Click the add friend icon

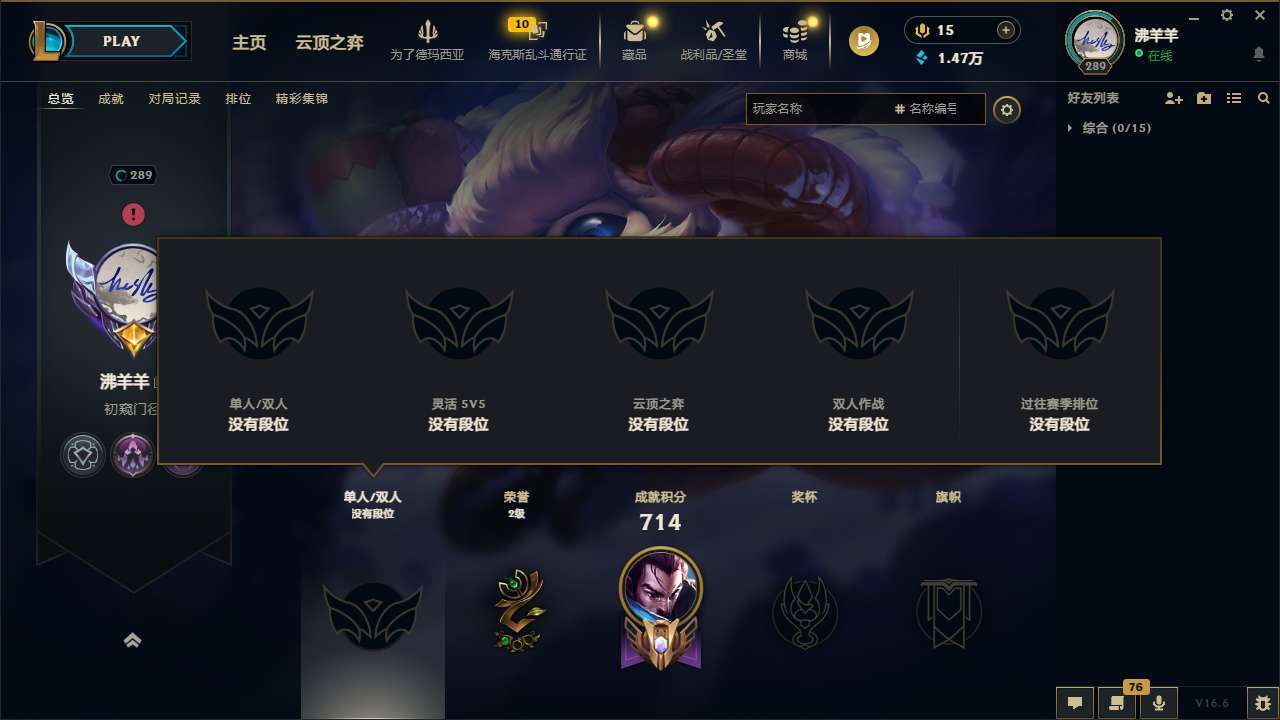(x=1173, y=98)
